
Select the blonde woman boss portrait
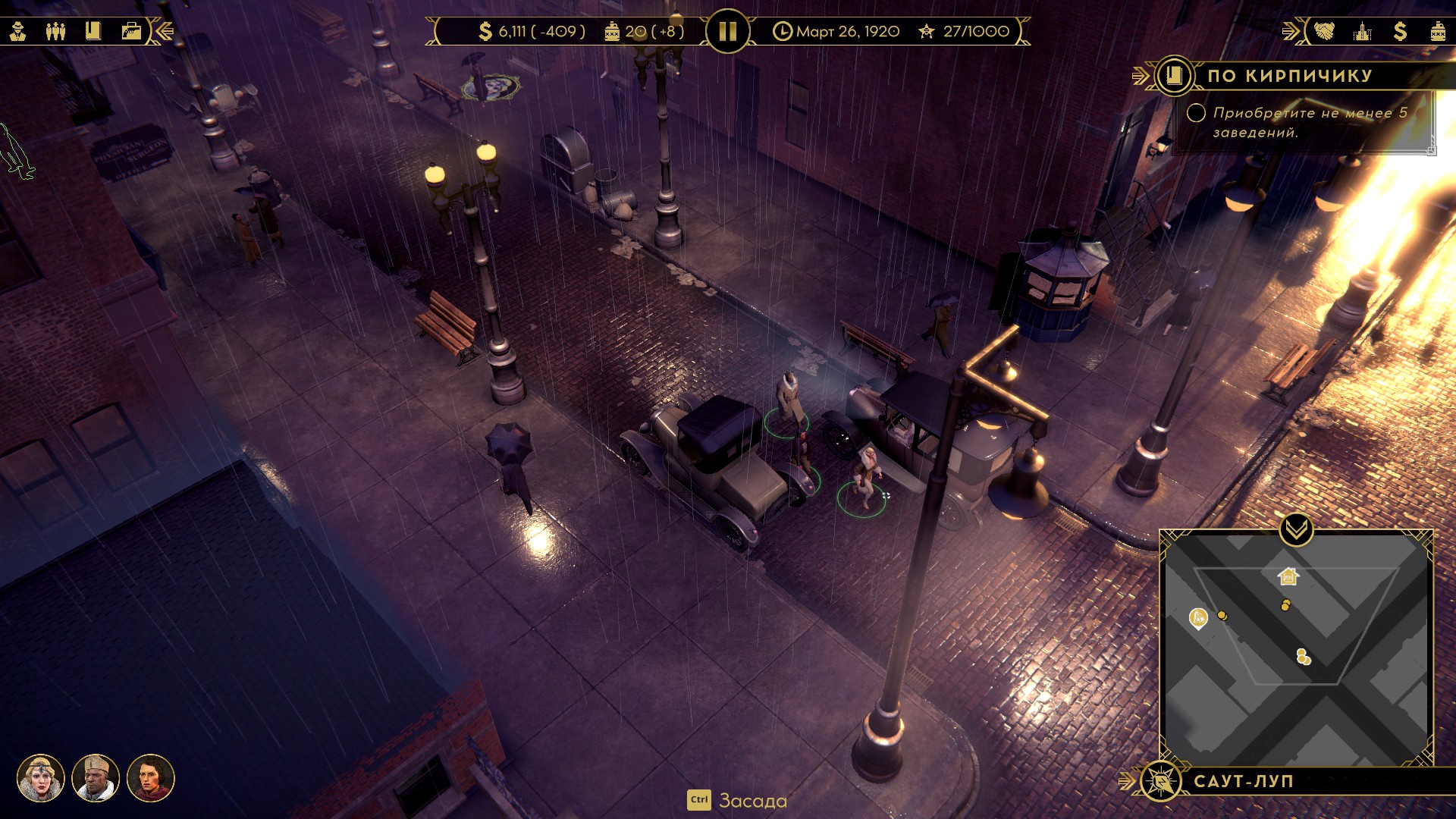(x=41, y=778)
